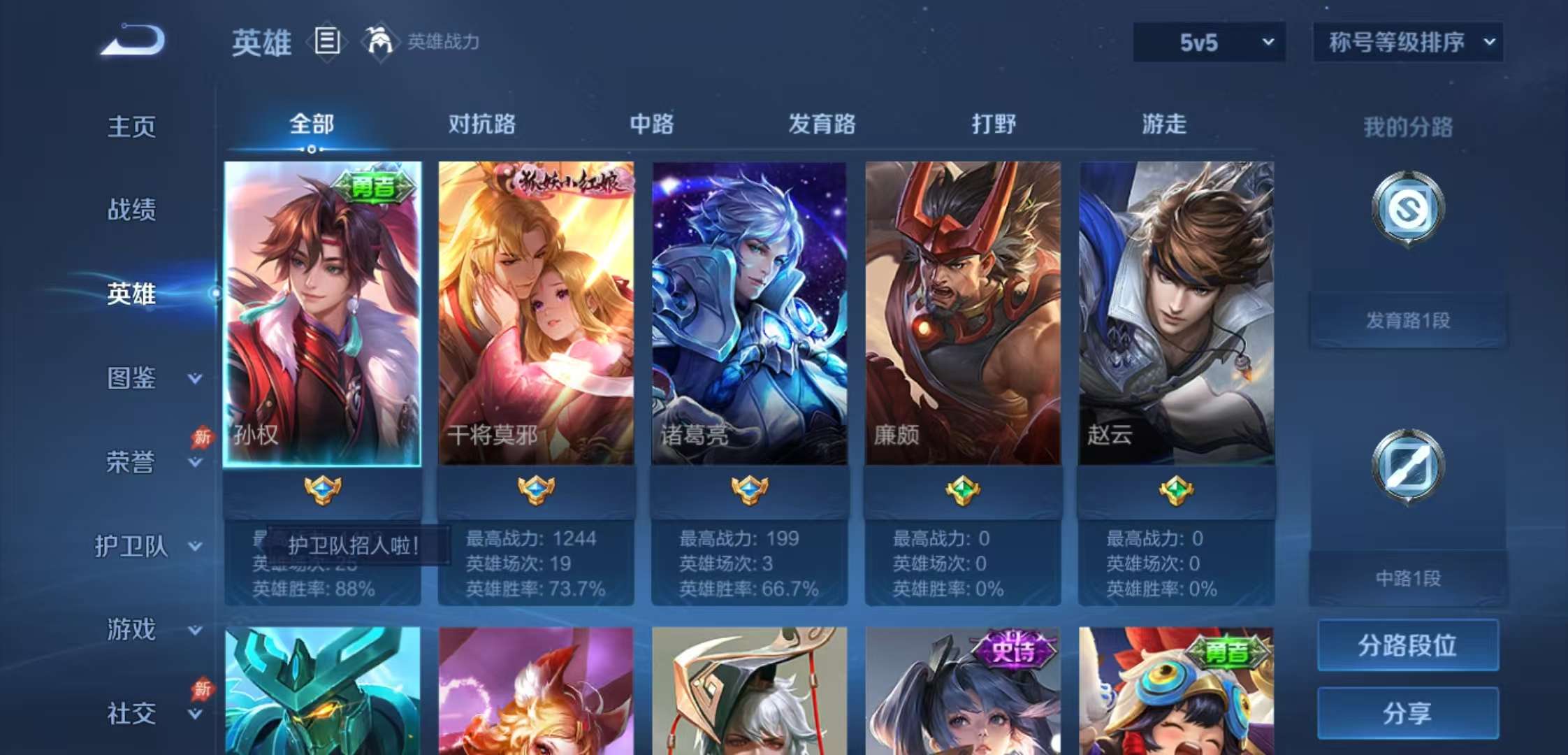Screen dimensions: 1568x755
Task: Open the 5v5 mode dropdown
Action: coord(1208,42)
